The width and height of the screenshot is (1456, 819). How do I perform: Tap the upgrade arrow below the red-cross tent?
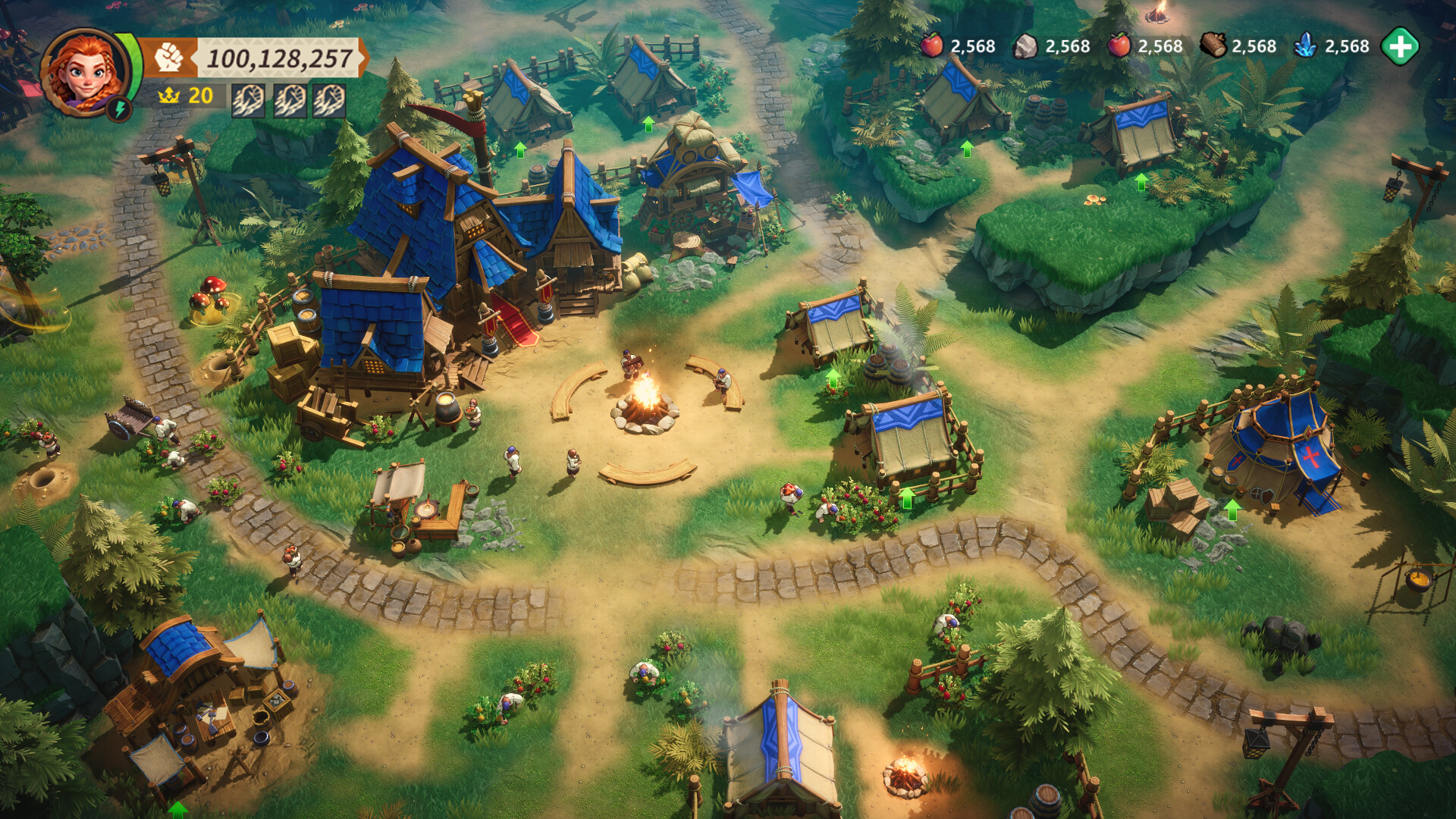pos(1232,510)
